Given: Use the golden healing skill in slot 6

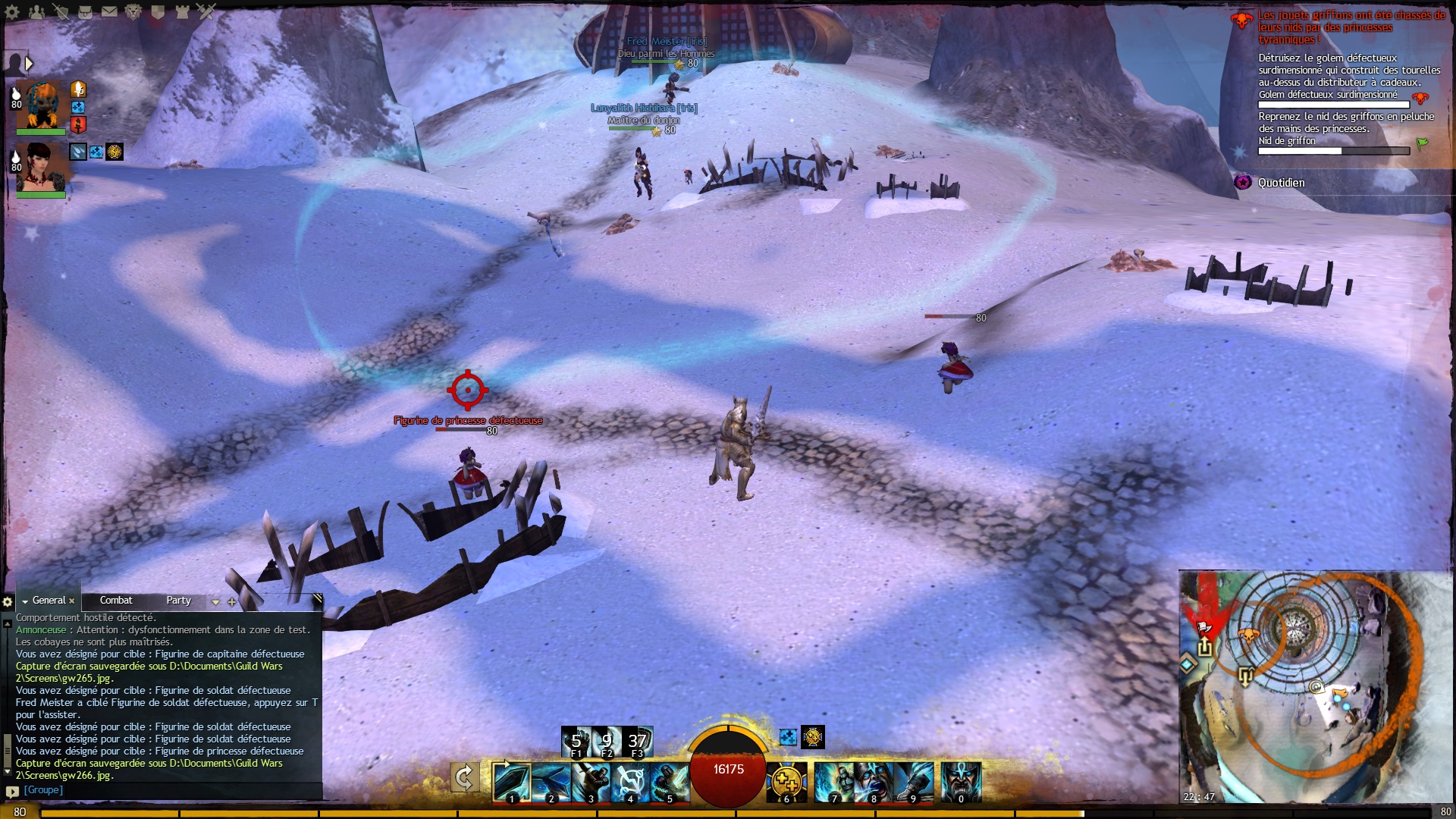Looking at the screenshot, I should (786, 782).
